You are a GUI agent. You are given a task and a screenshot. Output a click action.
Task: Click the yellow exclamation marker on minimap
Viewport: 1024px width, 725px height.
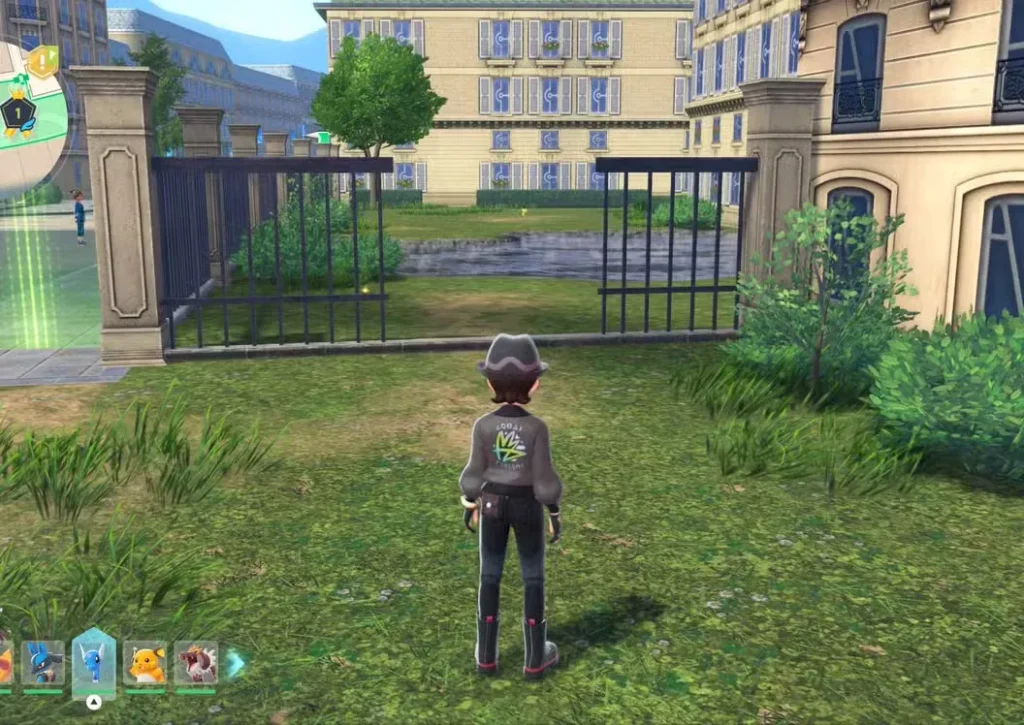(42, 63)
